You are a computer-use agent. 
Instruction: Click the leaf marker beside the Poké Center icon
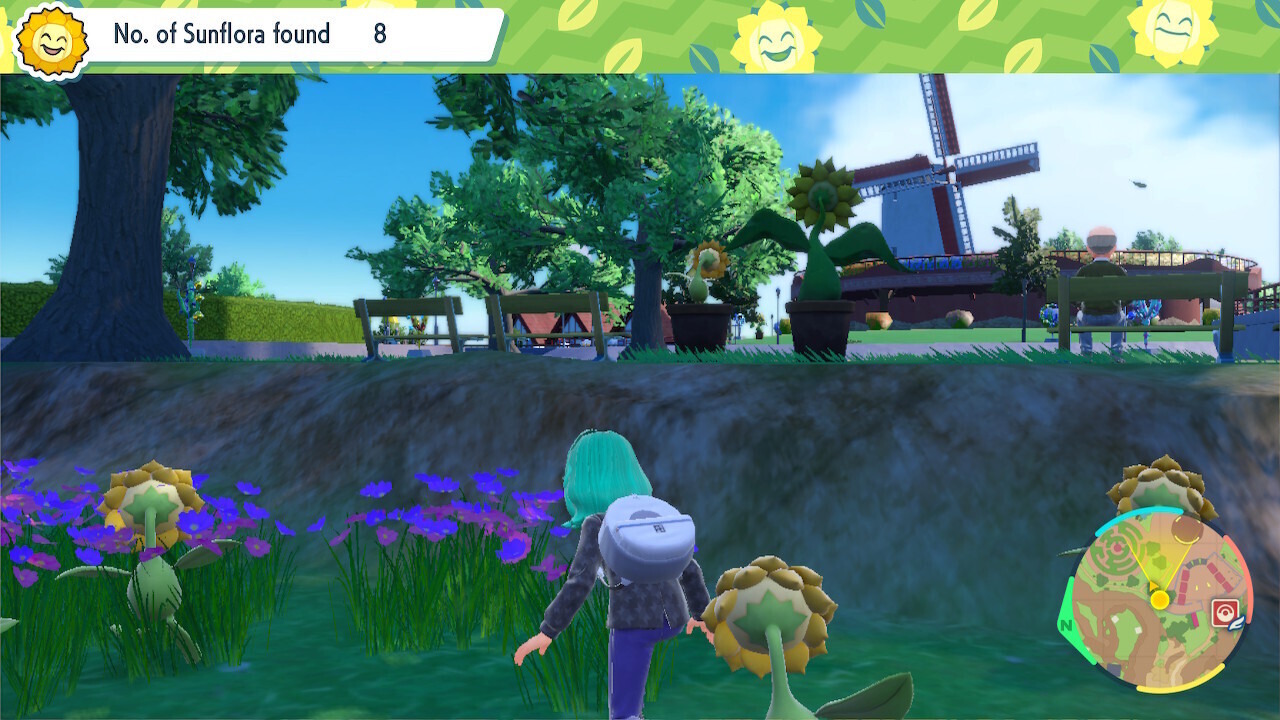(1237, 621)
